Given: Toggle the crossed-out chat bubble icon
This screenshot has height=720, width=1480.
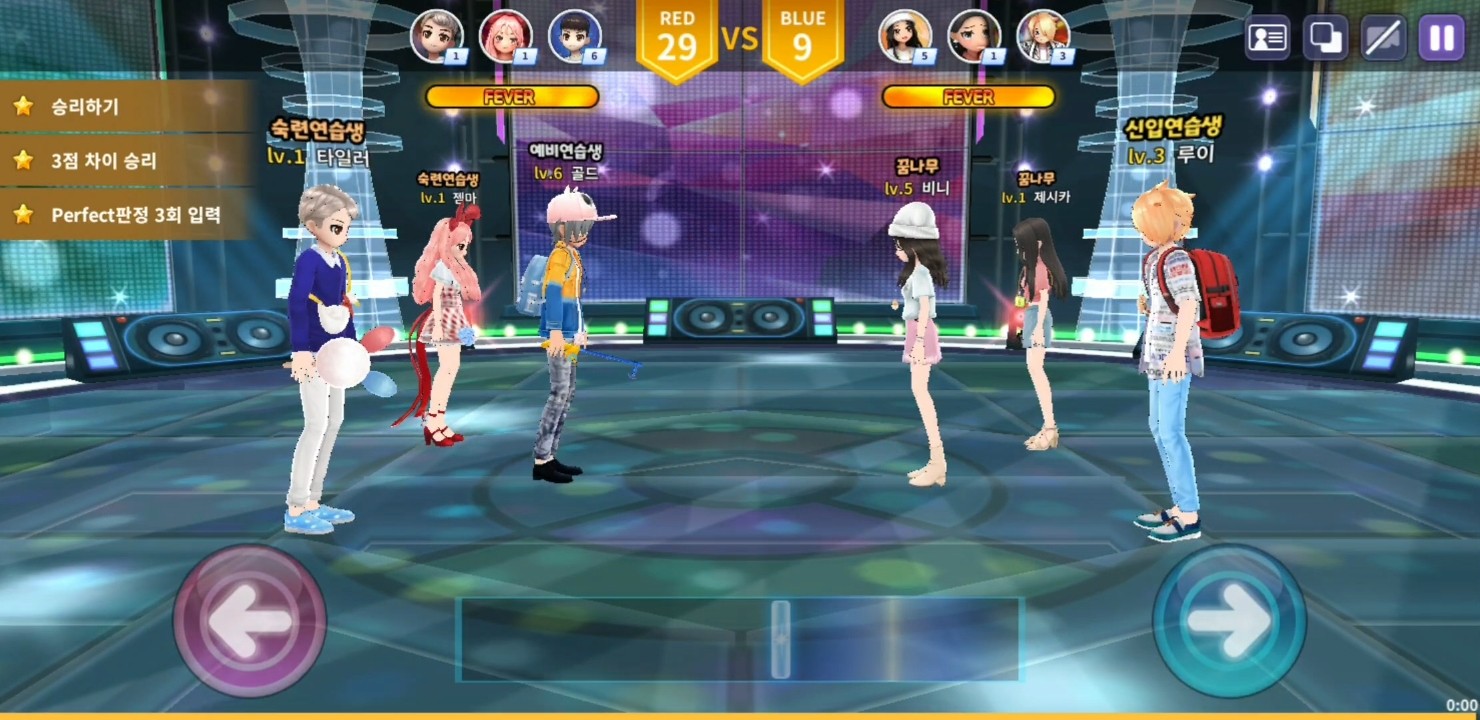Looking at the screenshot, I should click(1384, 38).
